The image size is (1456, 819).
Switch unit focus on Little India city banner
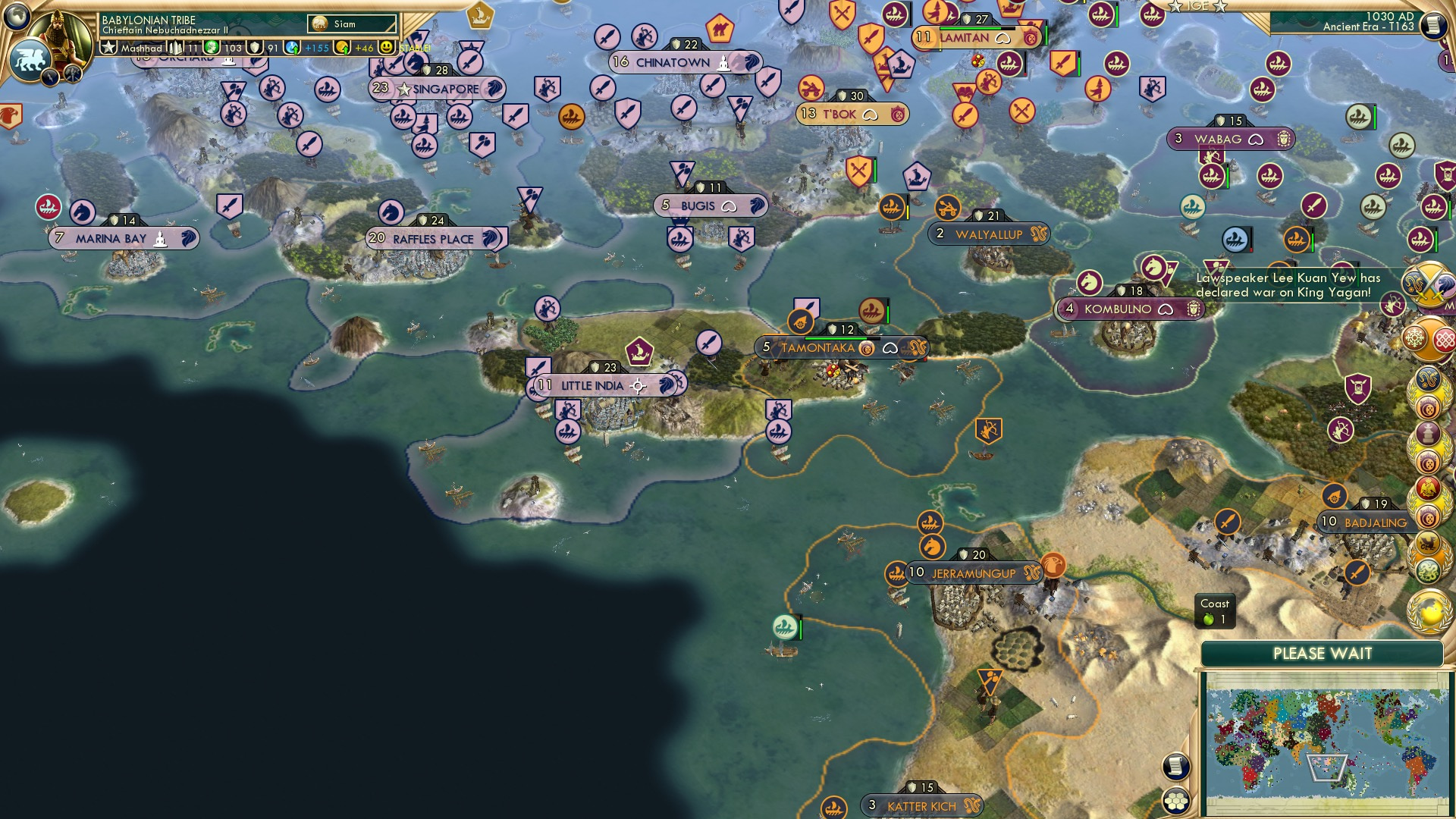coord(639,386)
